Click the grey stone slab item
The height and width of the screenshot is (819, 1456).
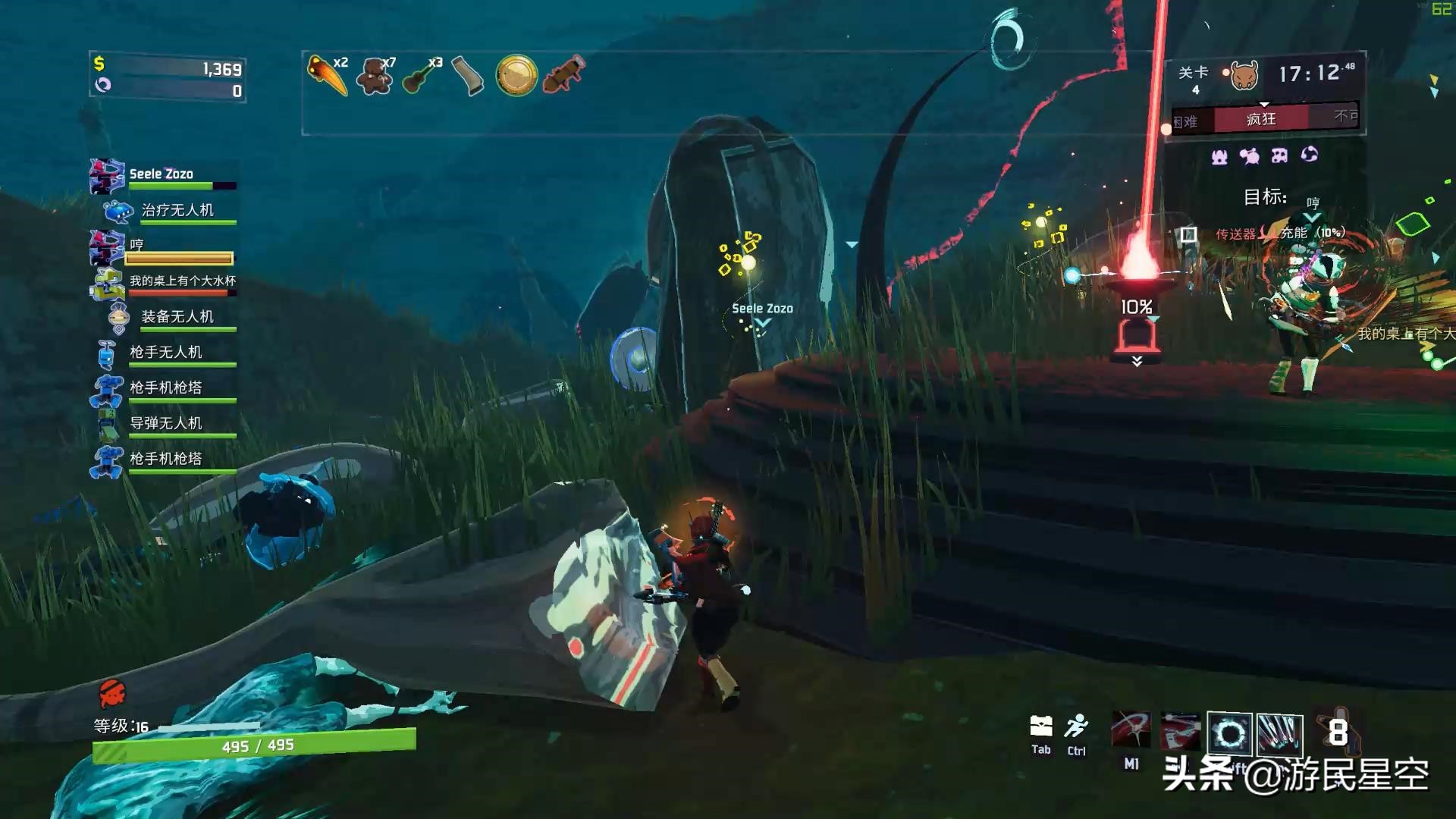tap(468, 76)
